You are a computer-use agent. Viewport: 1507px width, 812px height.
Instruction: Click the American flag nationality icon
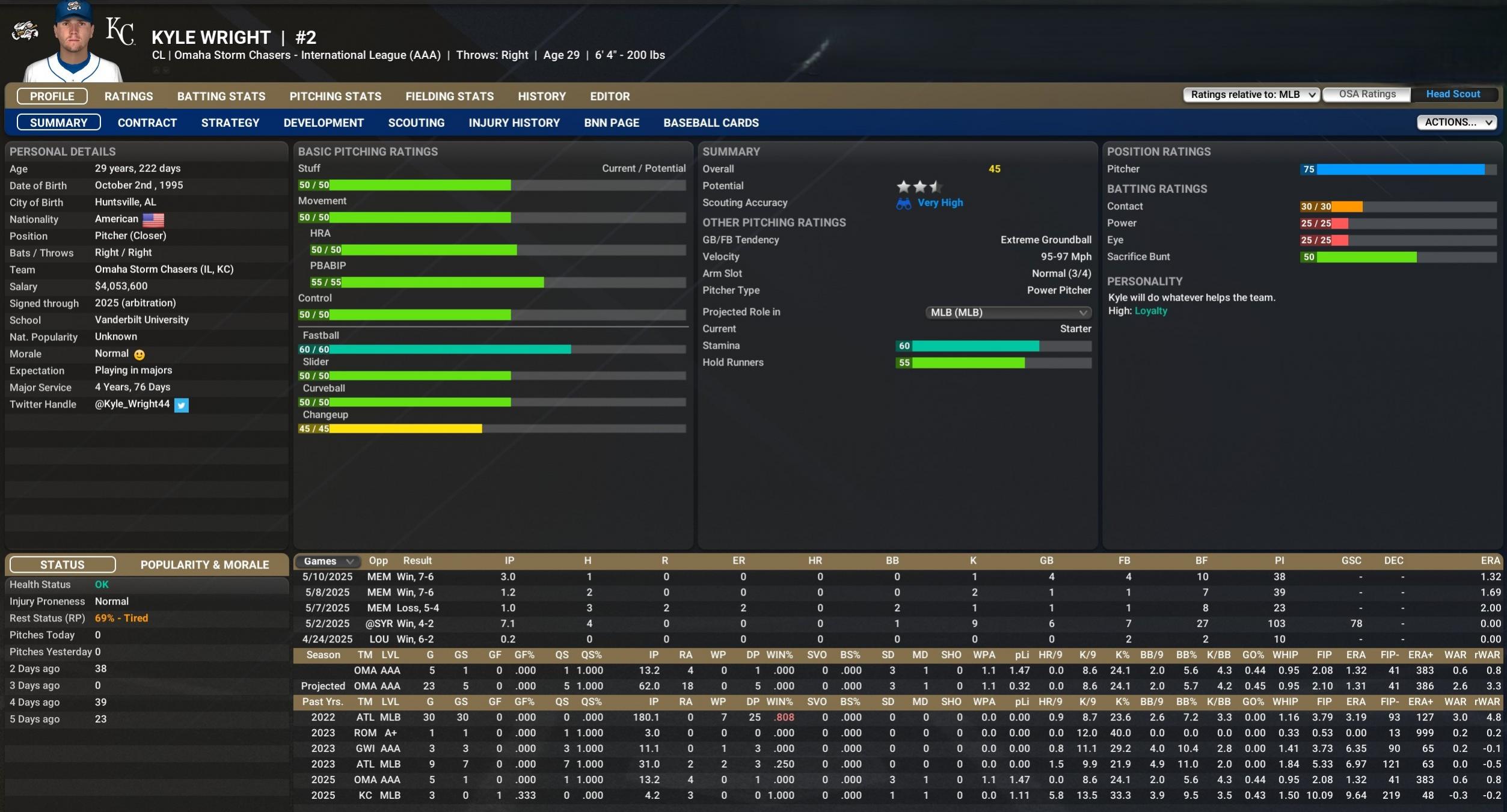click(154, 219)
